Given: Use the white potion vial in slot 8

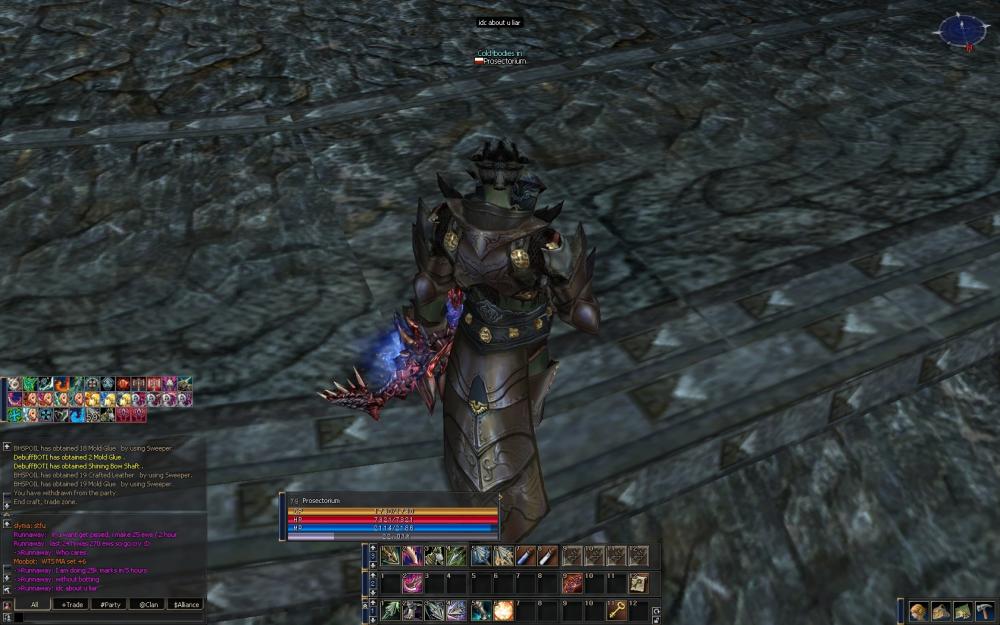Looking at the screenshot, I should pos(548,556).
